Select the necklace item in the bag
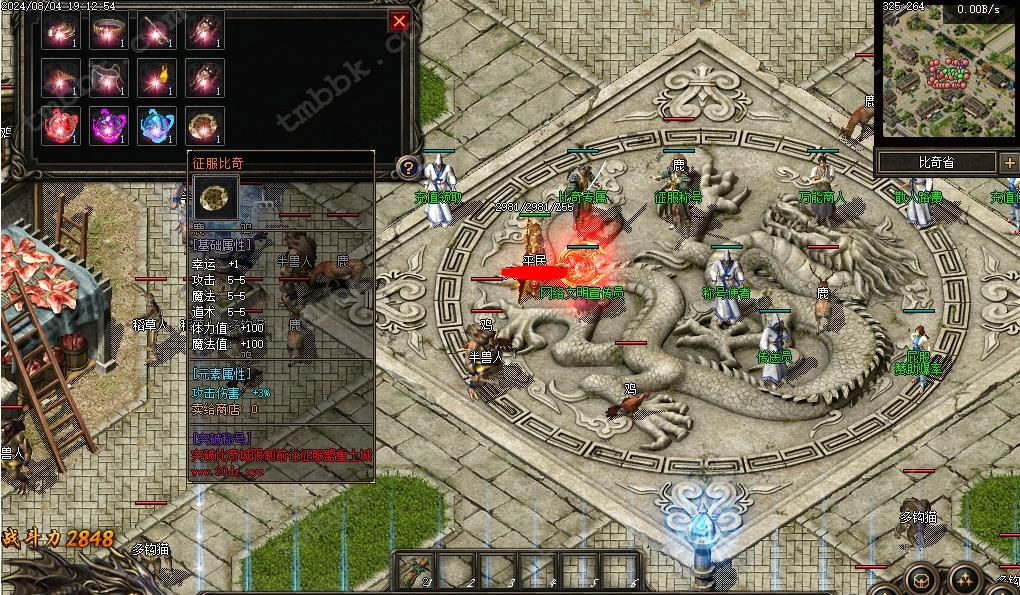1020x595 pixels. 109,77
